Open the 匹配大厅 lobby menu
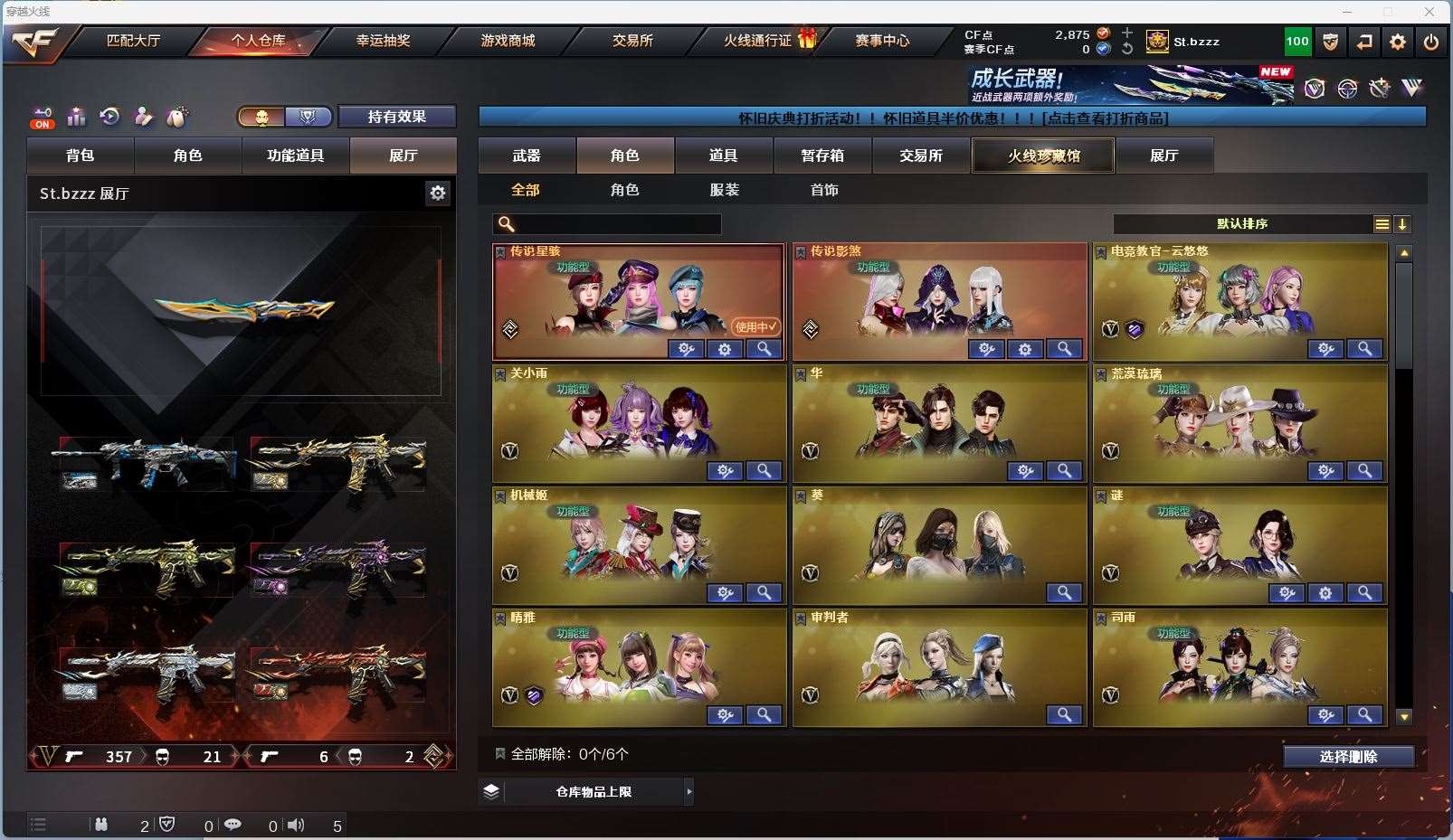1453x840 pixels. (133, 41)
